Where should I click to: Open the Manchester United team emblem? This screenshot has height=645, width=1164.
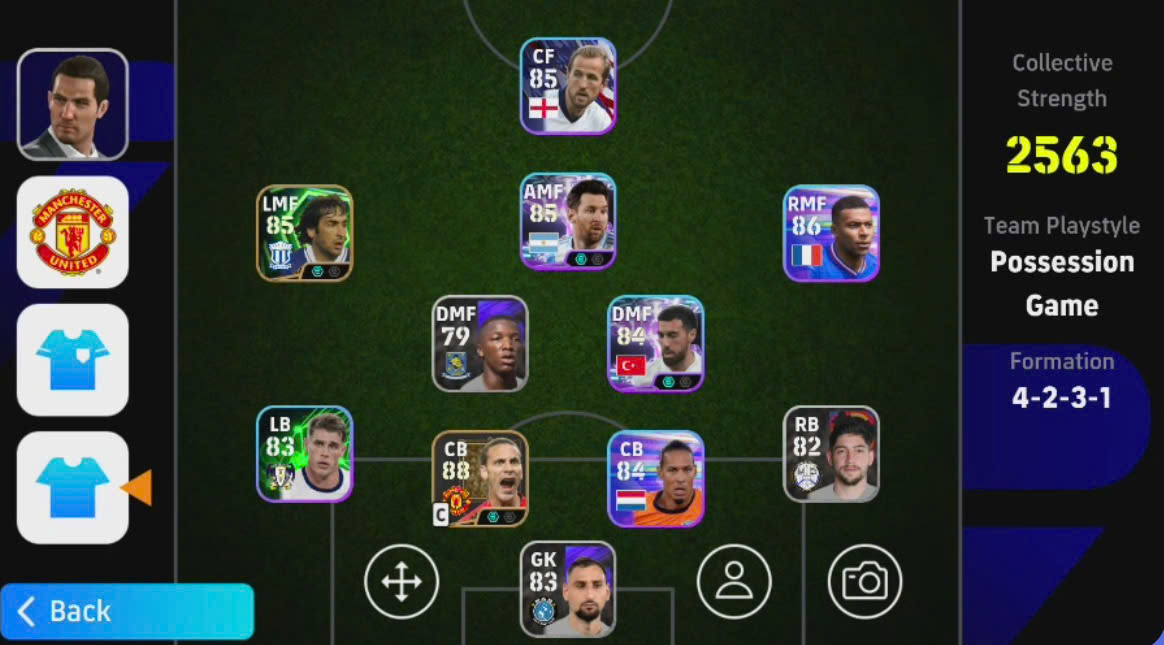tap(72, 232)
